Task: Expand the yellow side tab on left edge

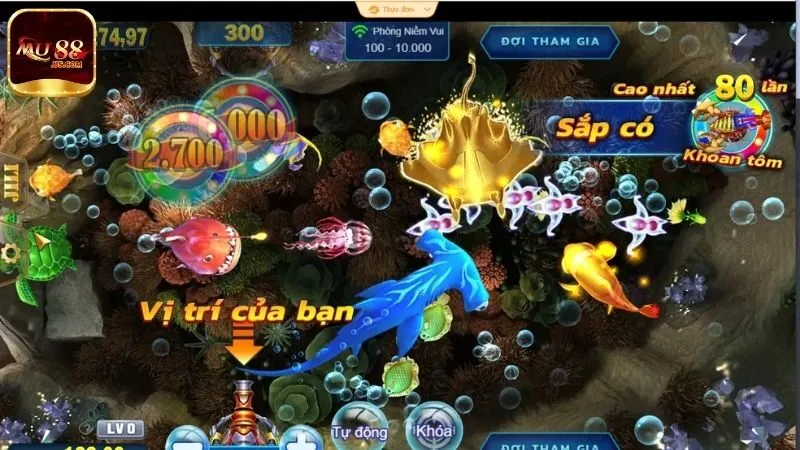Action: pos(11,182)
